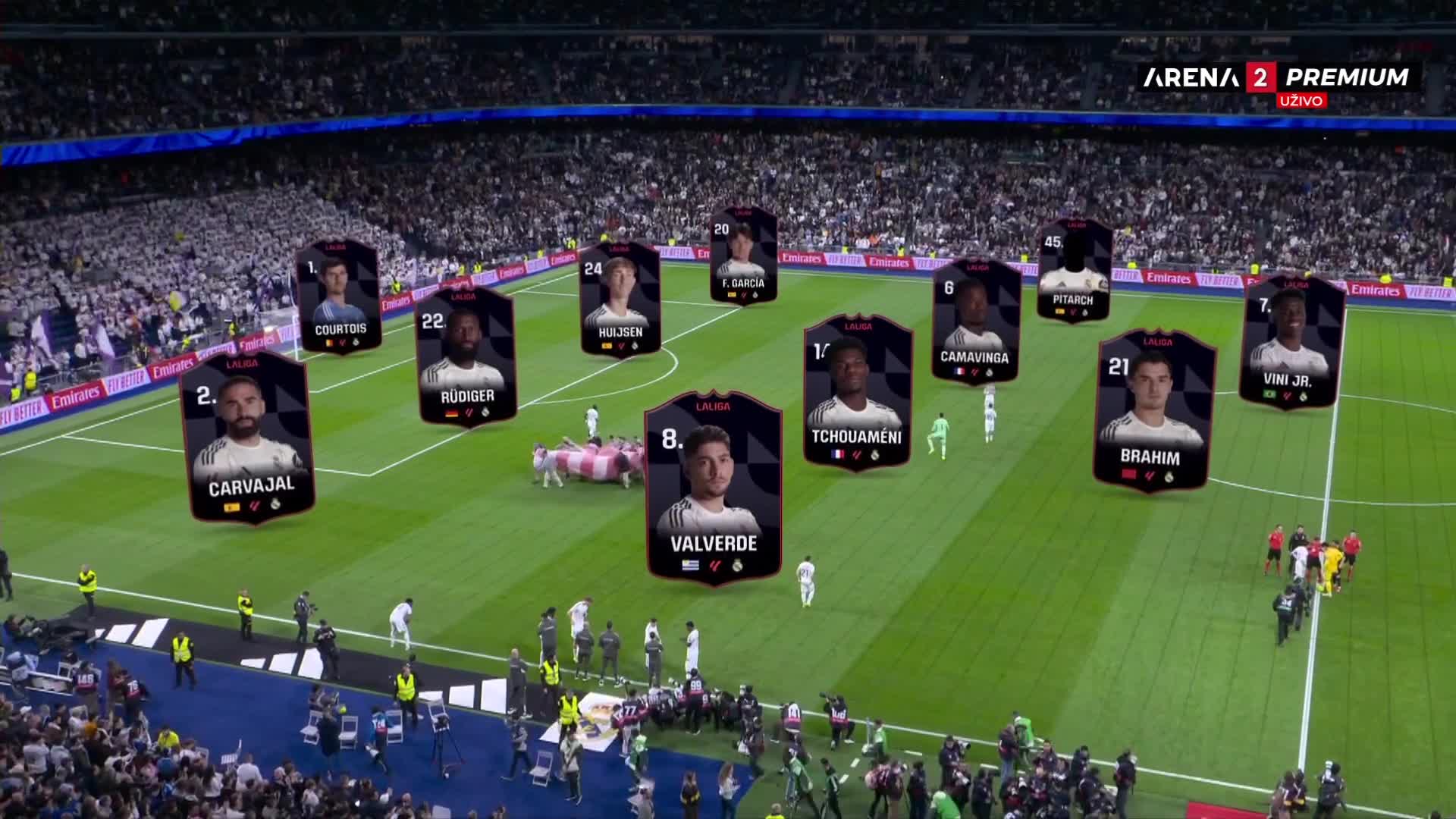The image size is (1456, 819).
Task: Select the Valverde number 8 card
Action: (713, 489)
